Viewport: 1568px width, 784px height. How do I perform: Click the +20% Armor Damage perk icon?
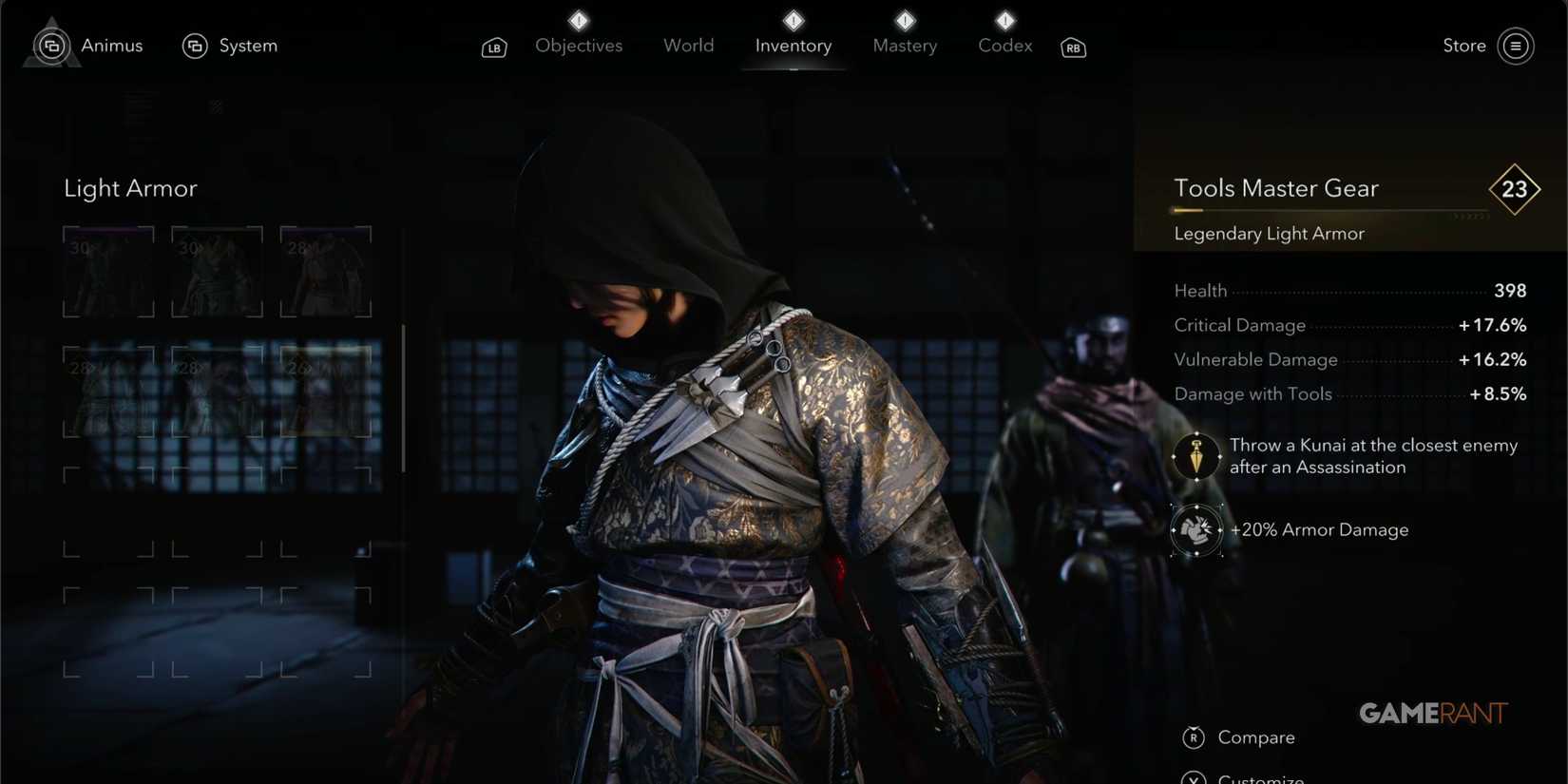tap(1195, 530)
